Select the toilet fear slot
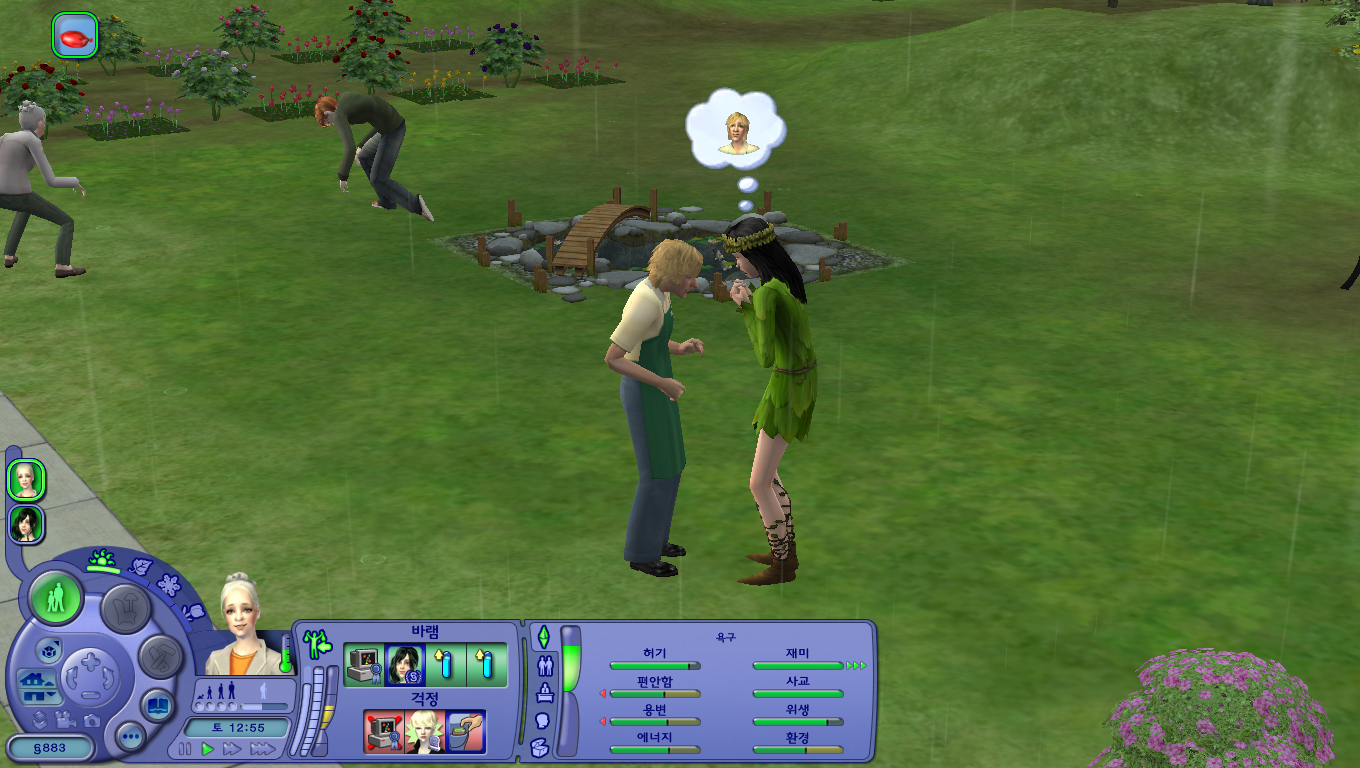The image size is (1360, 768). click(465, 732)
